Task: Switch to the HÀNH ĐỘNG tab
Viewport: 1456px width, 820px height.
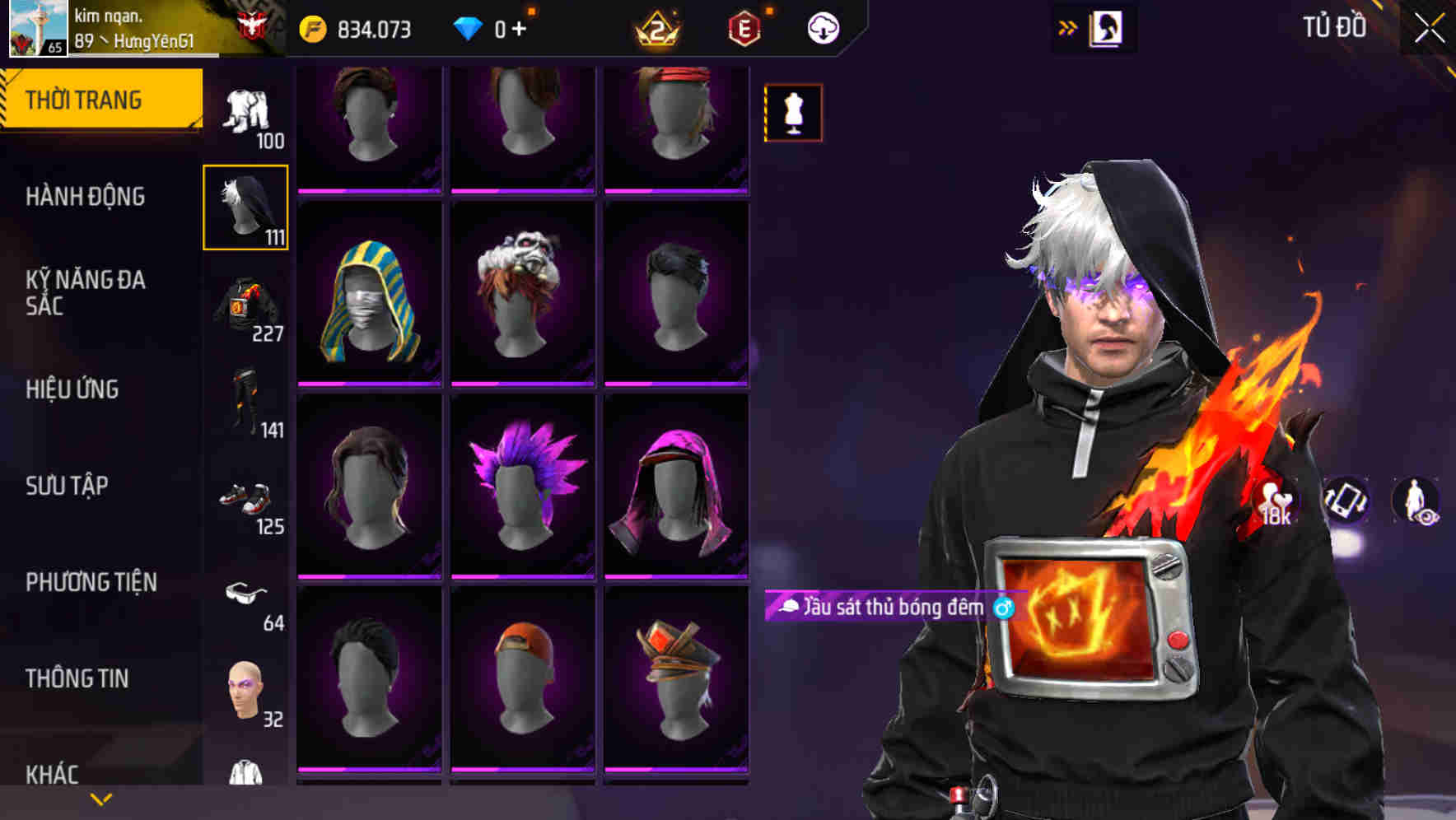Action: click(x=86, y=197)
